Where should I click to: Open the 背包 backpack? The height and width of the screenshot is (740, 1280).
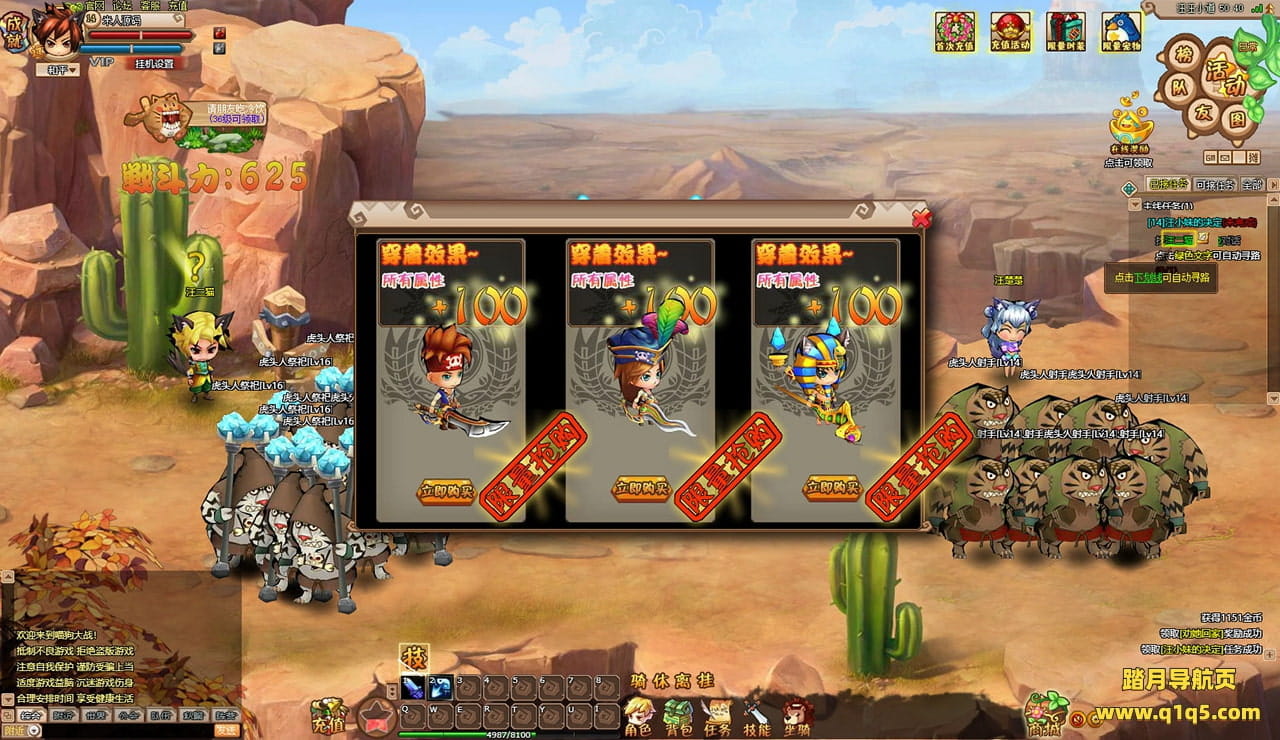point(678,716)
